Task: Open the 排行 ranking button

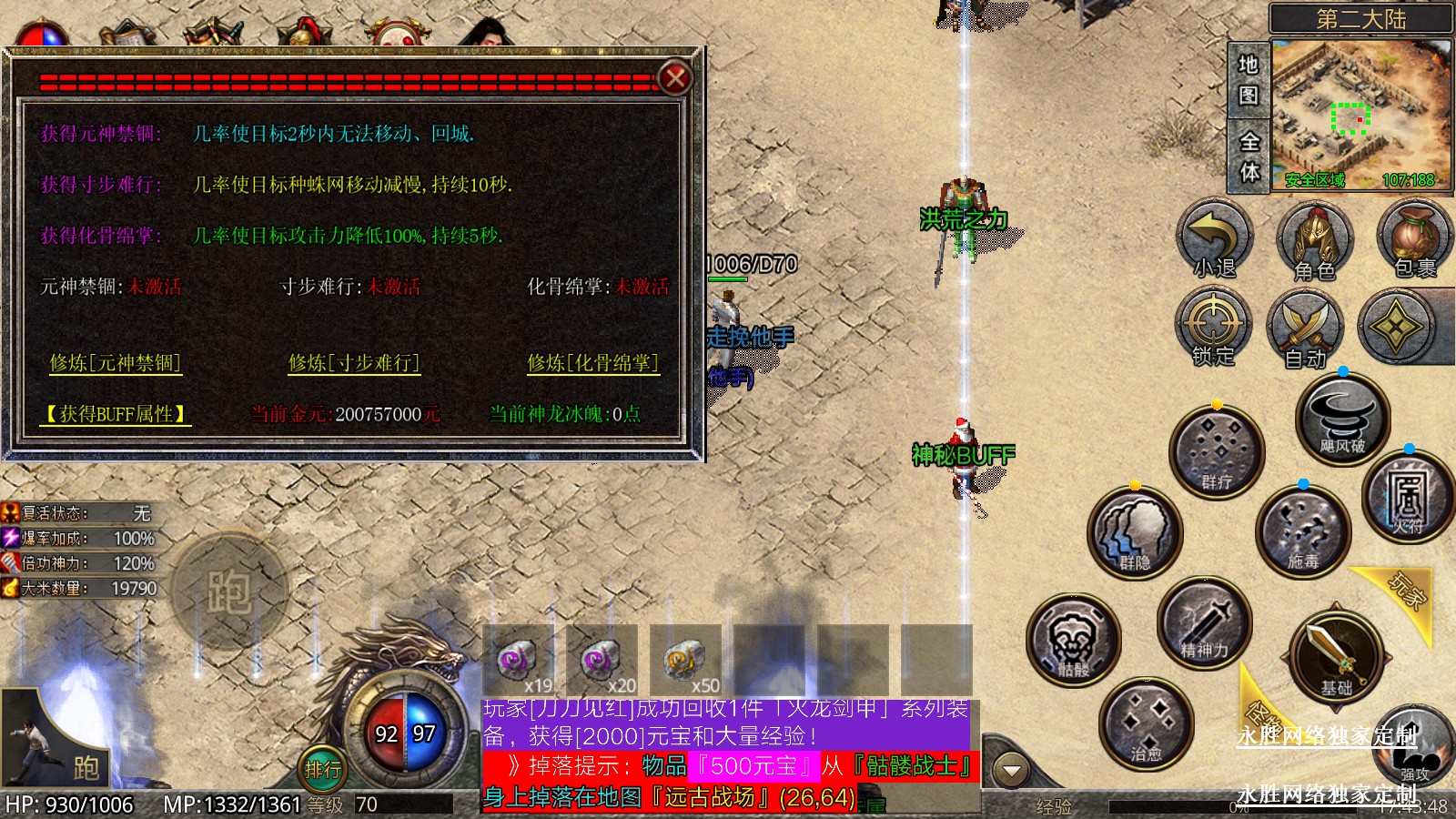Action: tap(323, 770)
